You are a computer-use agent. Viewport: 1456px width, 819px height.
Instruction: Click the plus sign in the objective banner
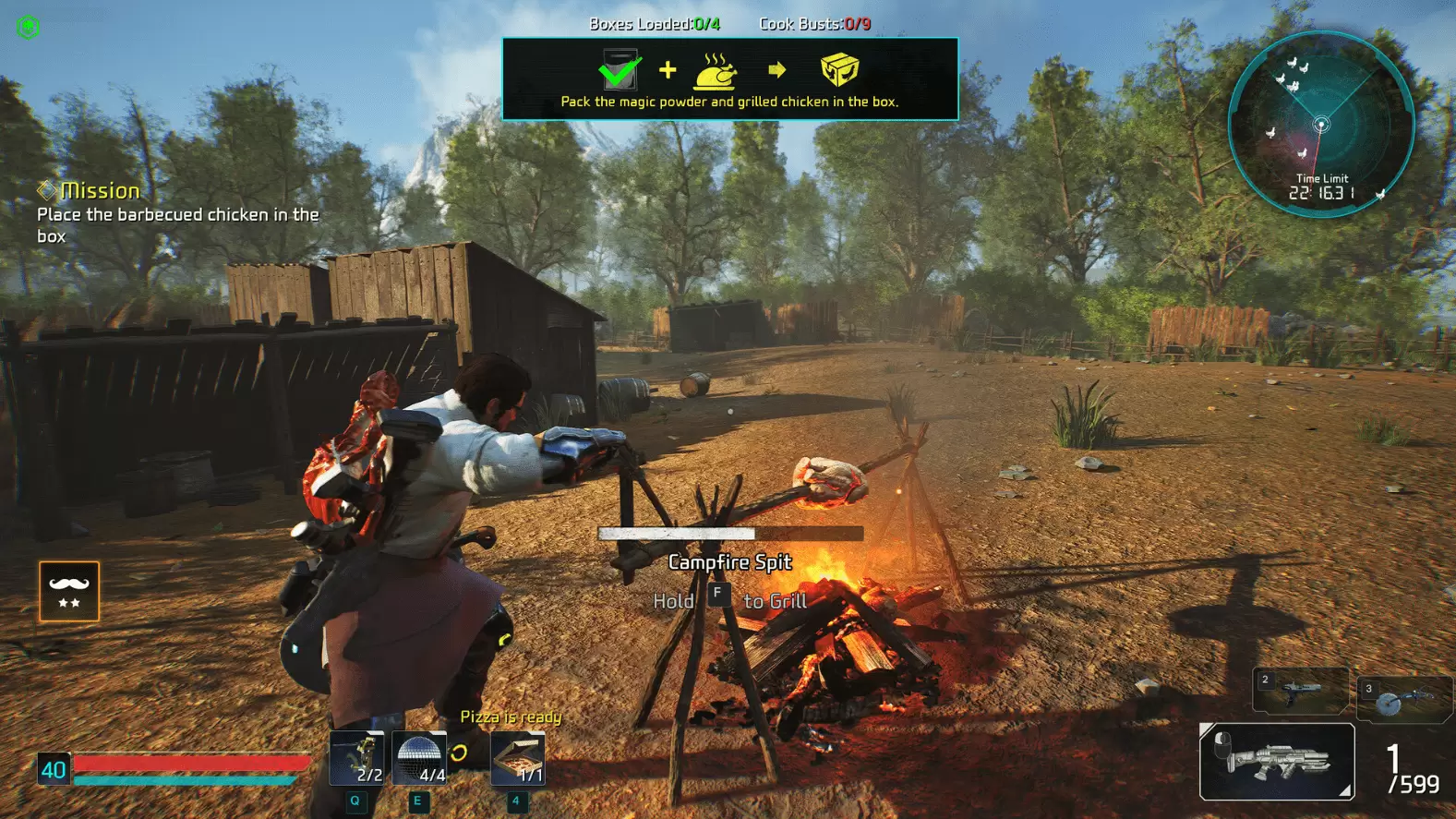pyautogui.click(x=667, y=68)
